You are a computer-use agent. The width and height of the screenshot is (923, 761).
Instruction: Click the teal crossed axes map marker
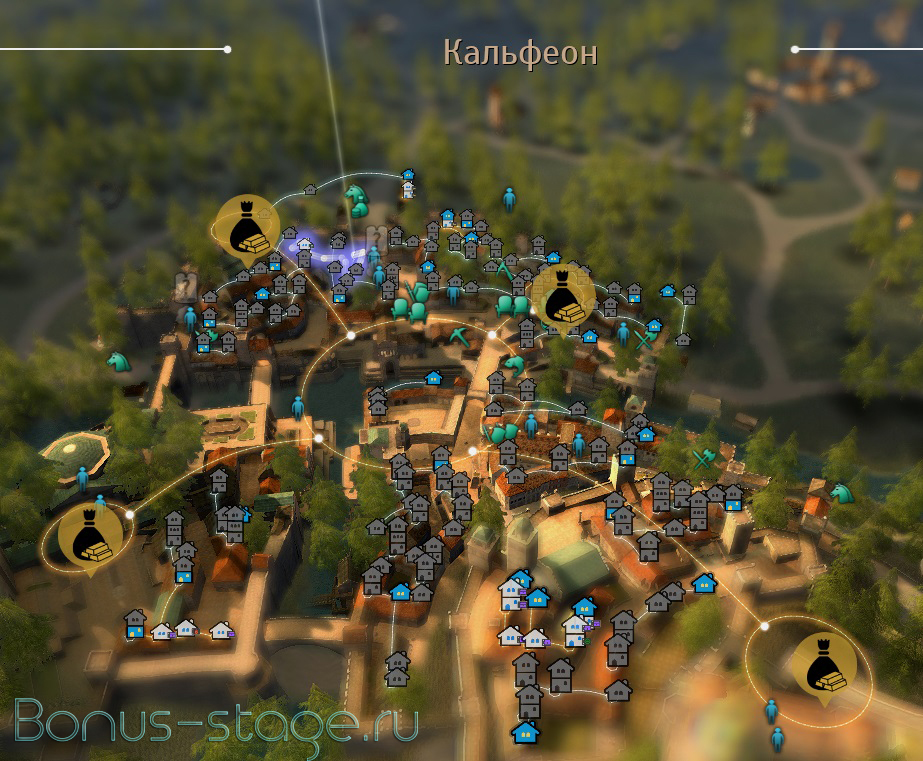[x=704, y=458]
